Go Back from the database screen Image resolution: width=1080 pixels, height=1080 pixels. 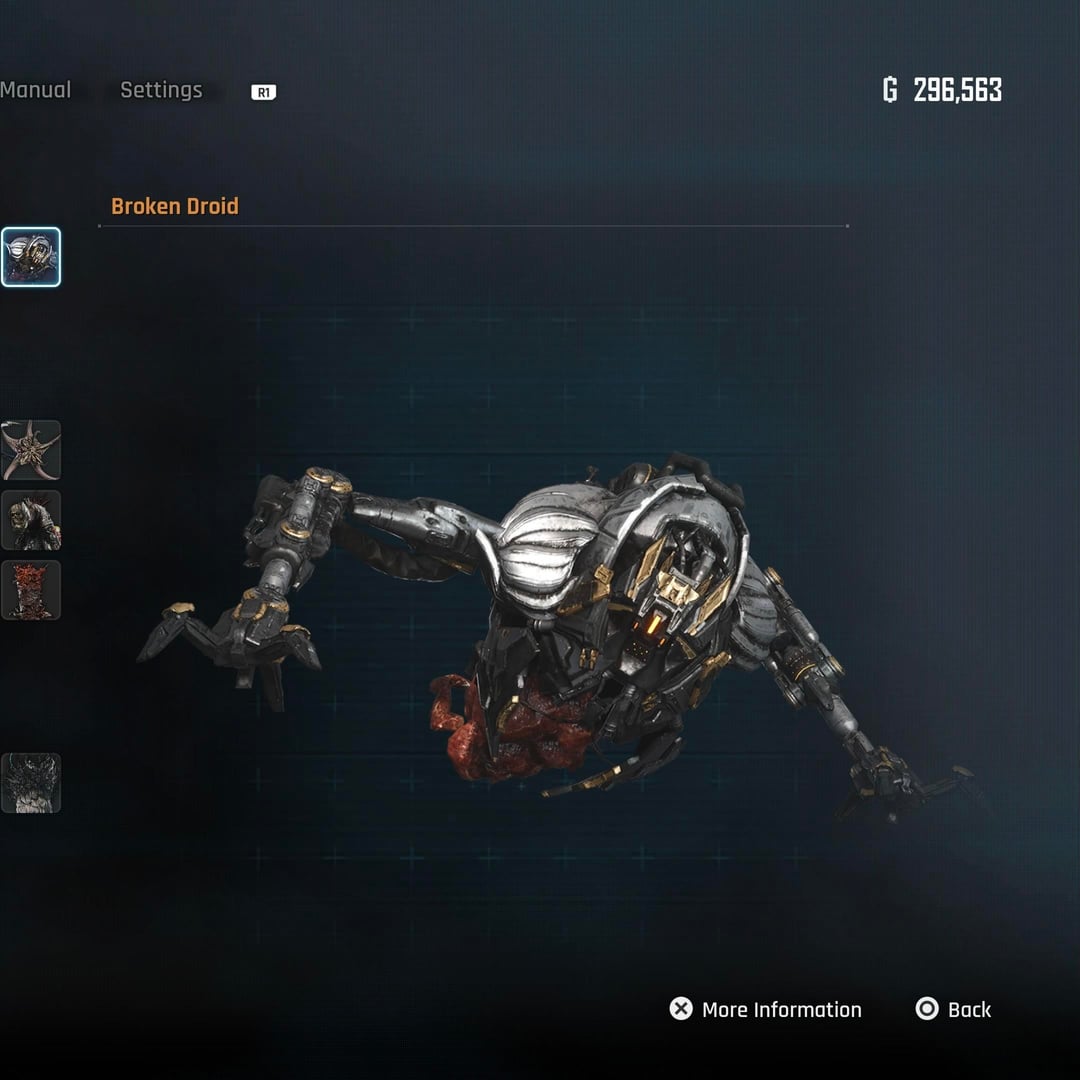pyautogui.click(x=954, y=1010)
